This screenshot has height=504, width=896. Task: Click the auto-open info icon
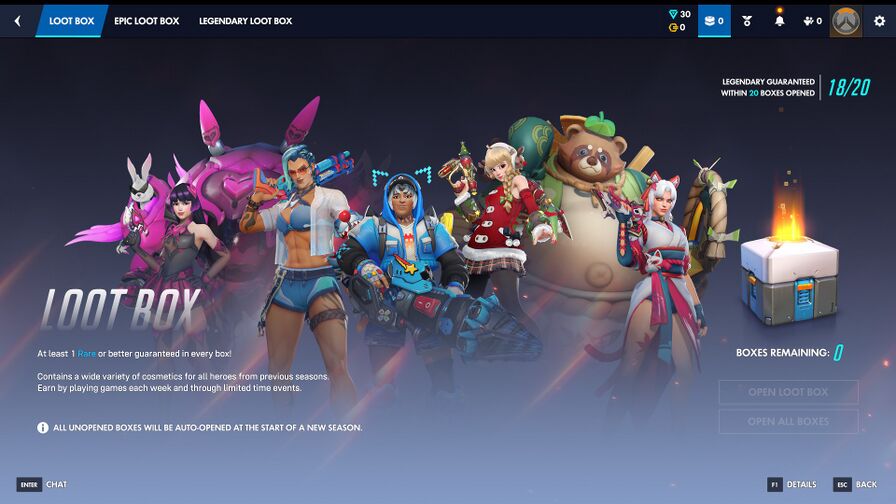click(x=43, y=427)
